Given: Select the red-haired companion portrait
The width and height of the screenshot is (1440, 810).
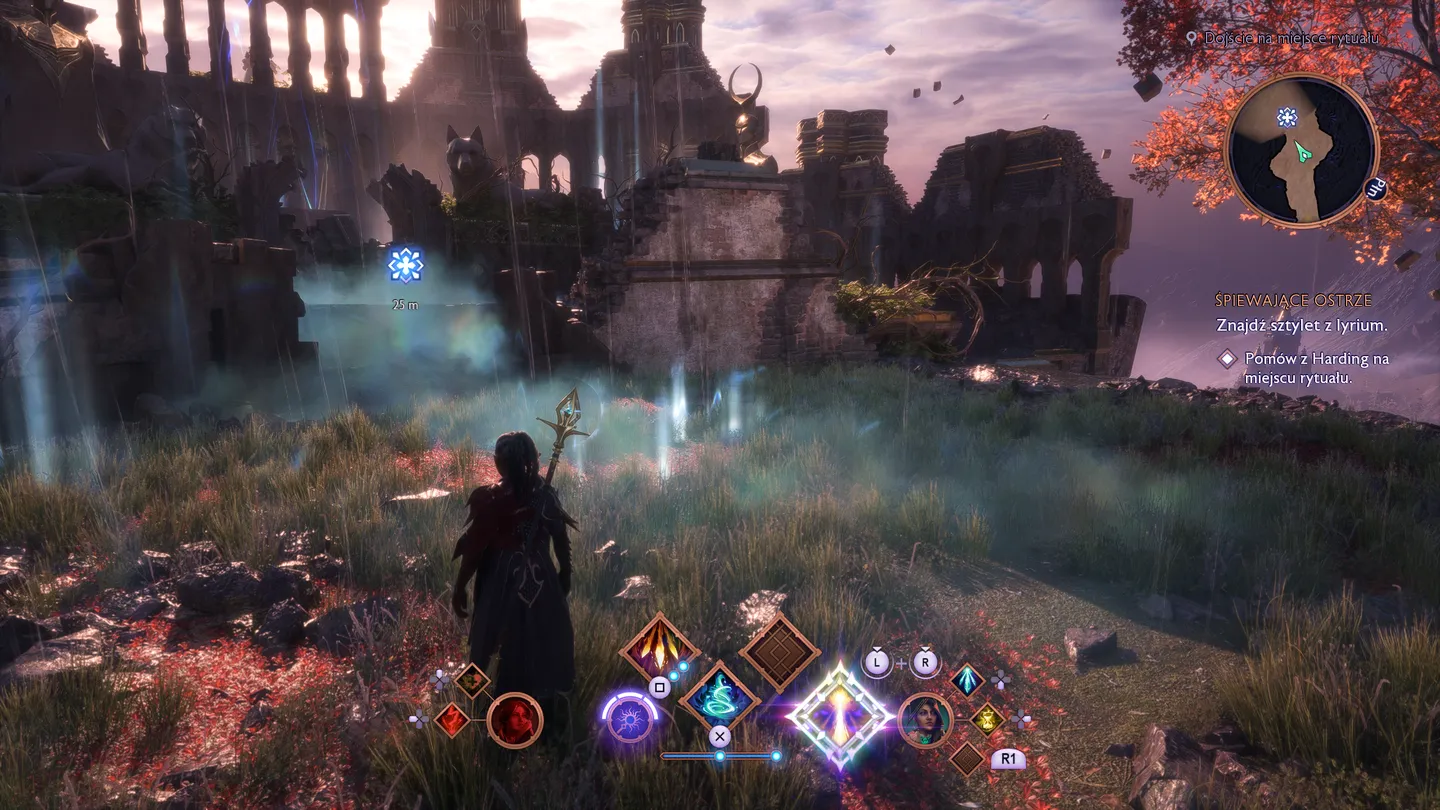Looking at the screenshot, I should pyautogui.click(x=515, y=720).
